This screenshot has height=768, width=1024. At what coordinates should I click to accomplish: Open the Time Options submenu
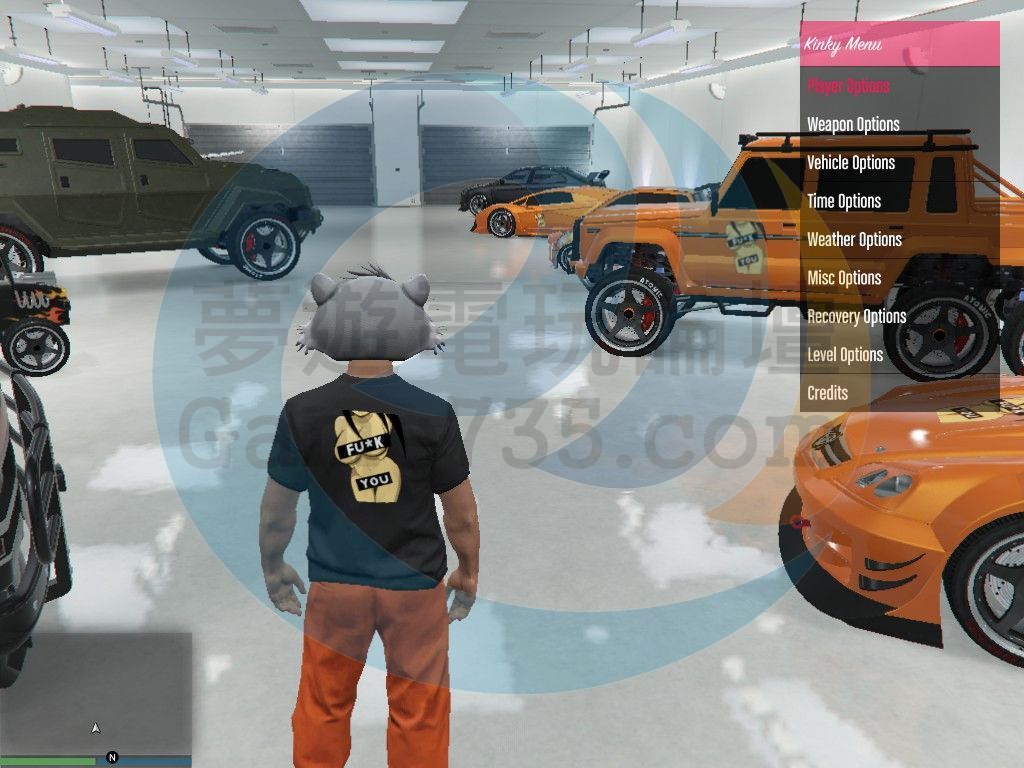pyautogui.click(x=844, y=201)
